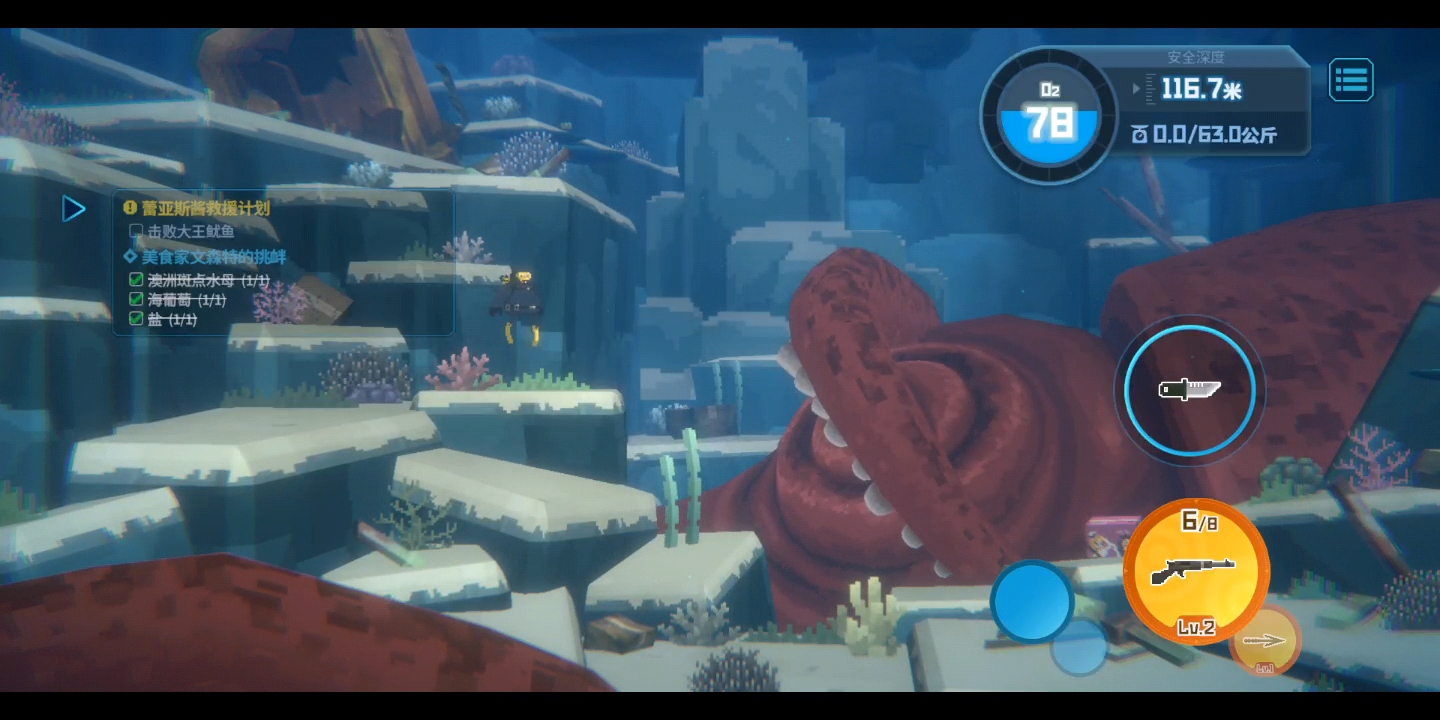Tap the smaller faded blue button
Image resolution: width=1440 pixels, height=720 pixels.
[x=1080, y=648]
